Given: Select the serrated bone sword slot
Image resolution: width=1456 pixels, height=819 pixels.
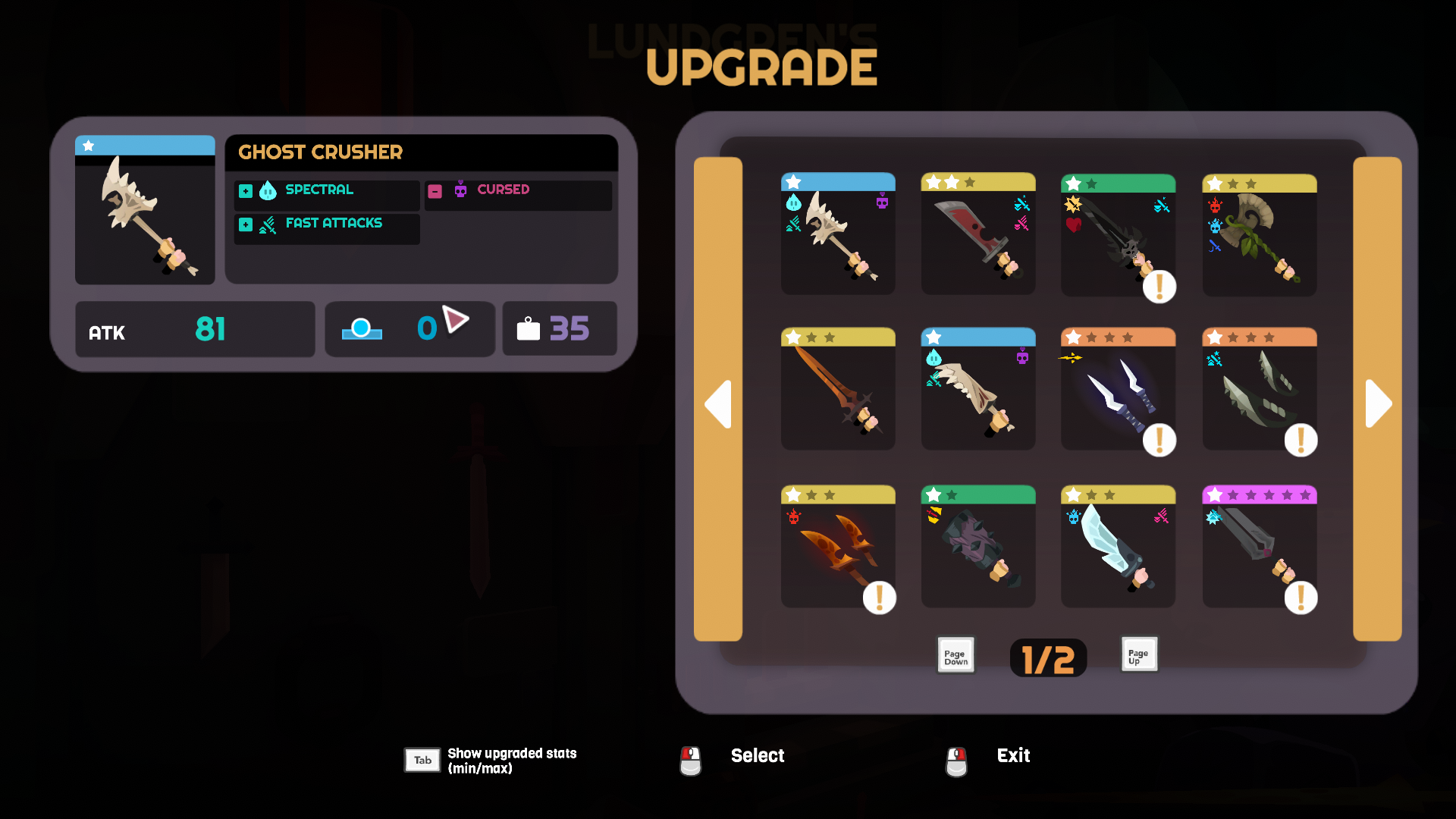Looking at the screenshot, I should [978, 390].
